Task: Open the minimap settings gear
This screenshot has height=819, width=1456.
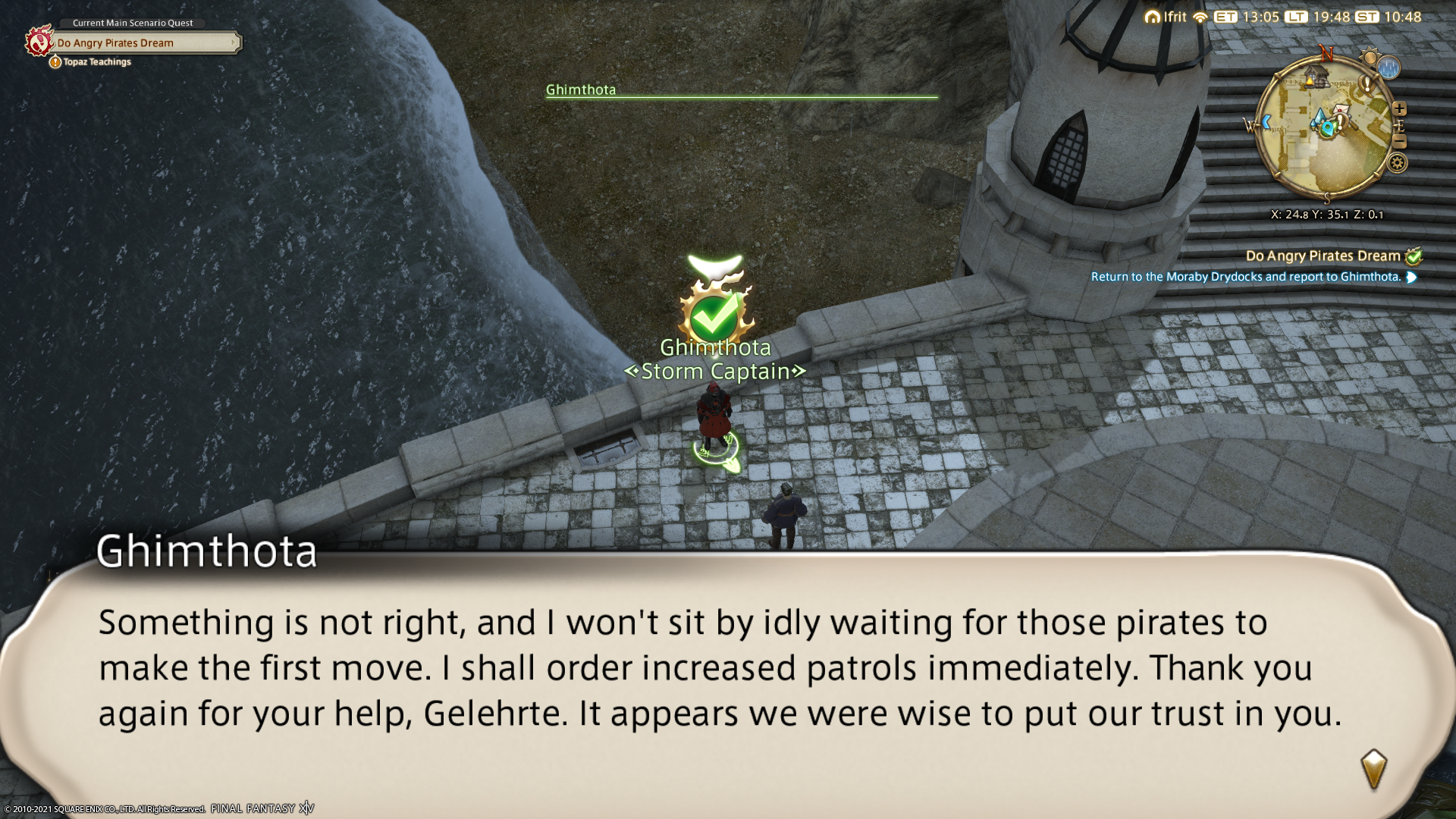Action: [x=1397, y=162]
